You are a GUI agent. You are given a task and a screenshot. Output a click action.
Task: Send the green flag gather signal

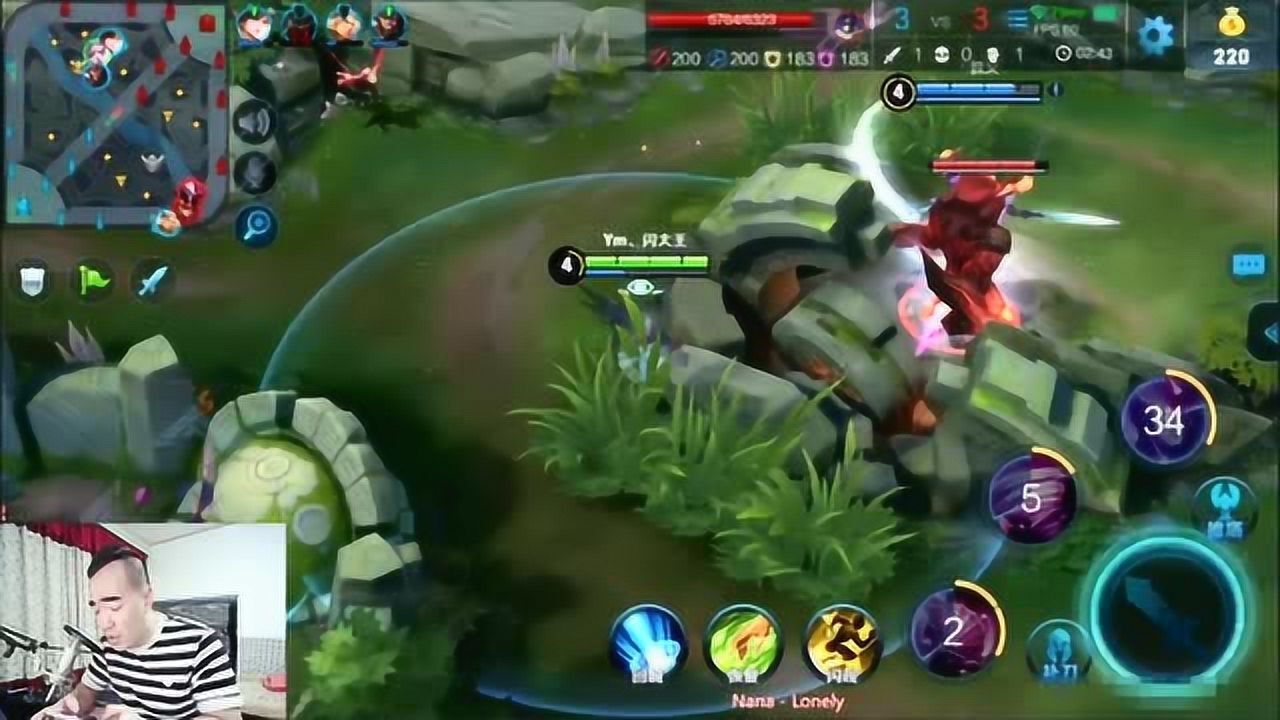coord(94,281)
